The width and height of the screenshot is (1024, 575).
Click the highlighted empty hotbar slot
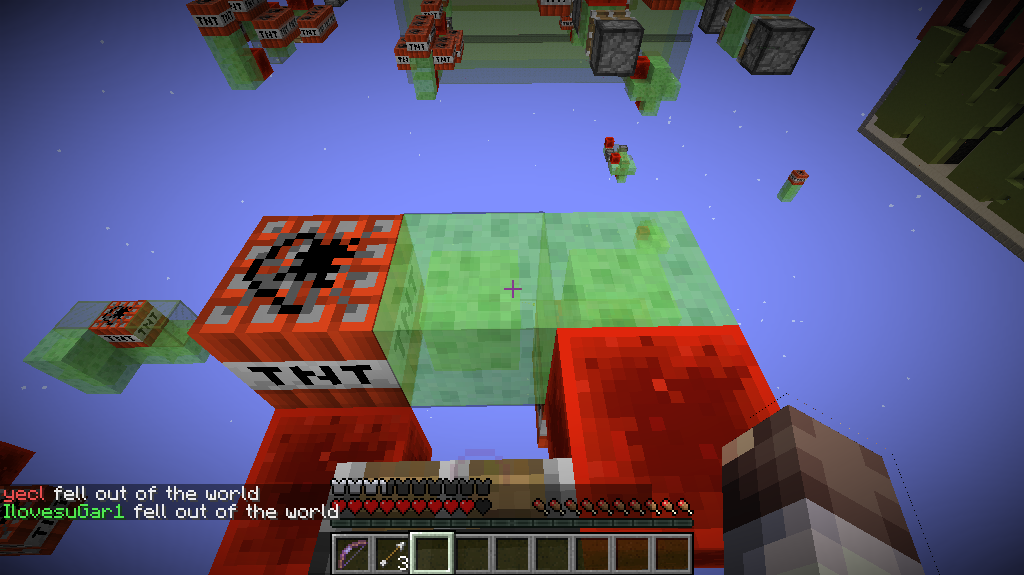pos(432,553)
